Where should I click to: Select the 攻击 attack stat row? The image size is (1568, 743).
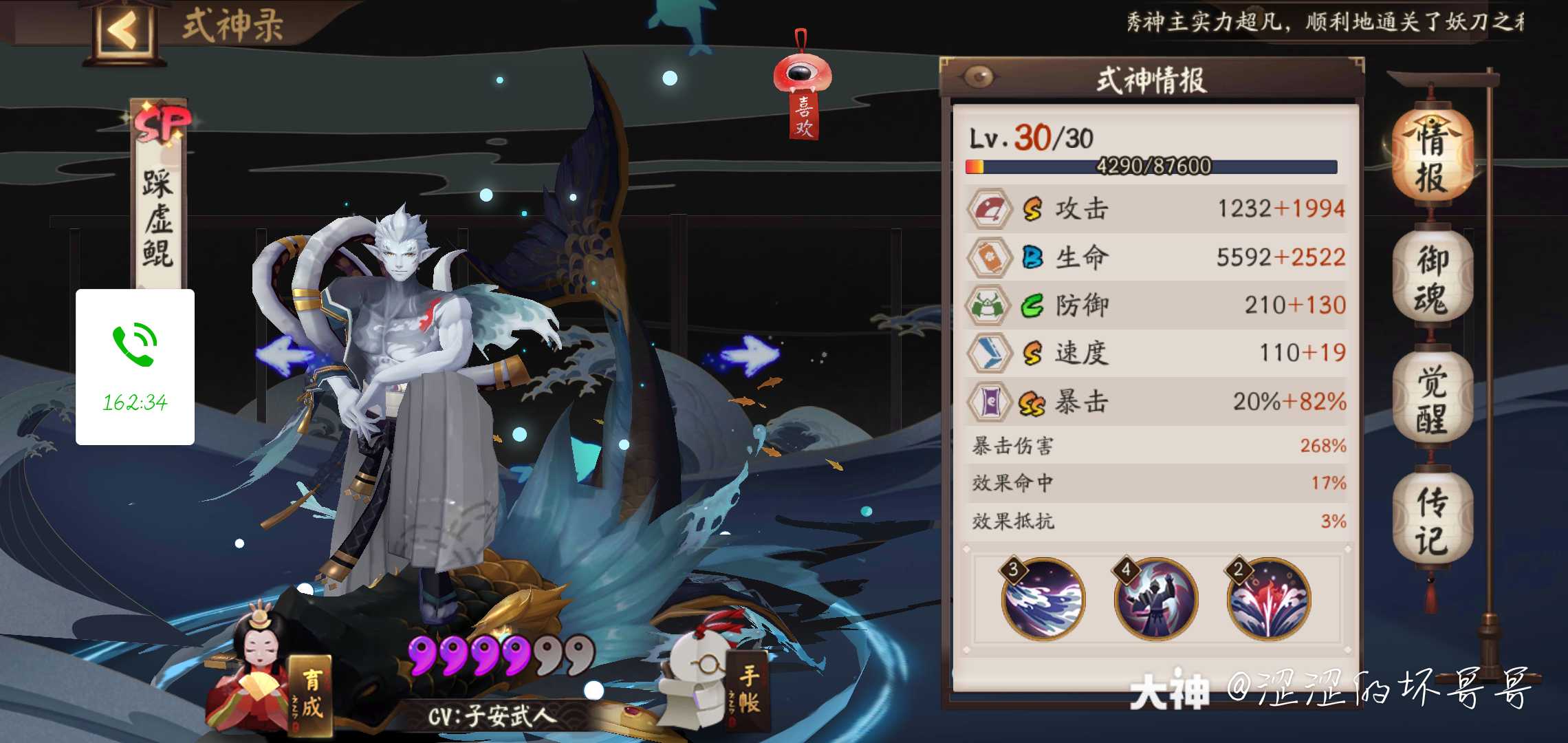(x=1155, y=208)
